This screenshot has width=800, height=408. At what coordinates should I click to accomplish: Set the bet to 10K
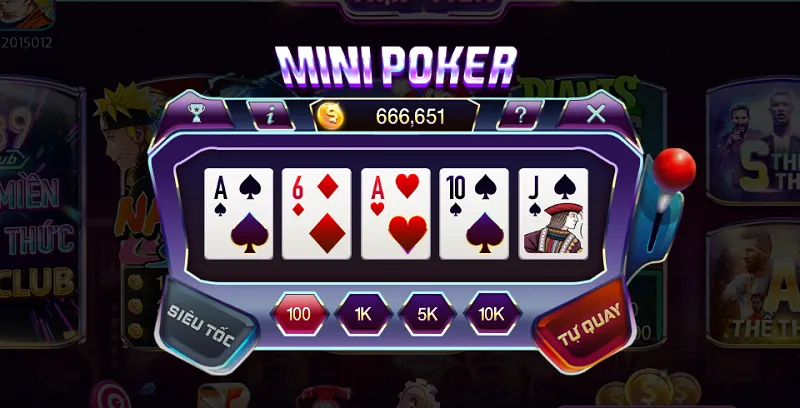[x=491, y=313]
